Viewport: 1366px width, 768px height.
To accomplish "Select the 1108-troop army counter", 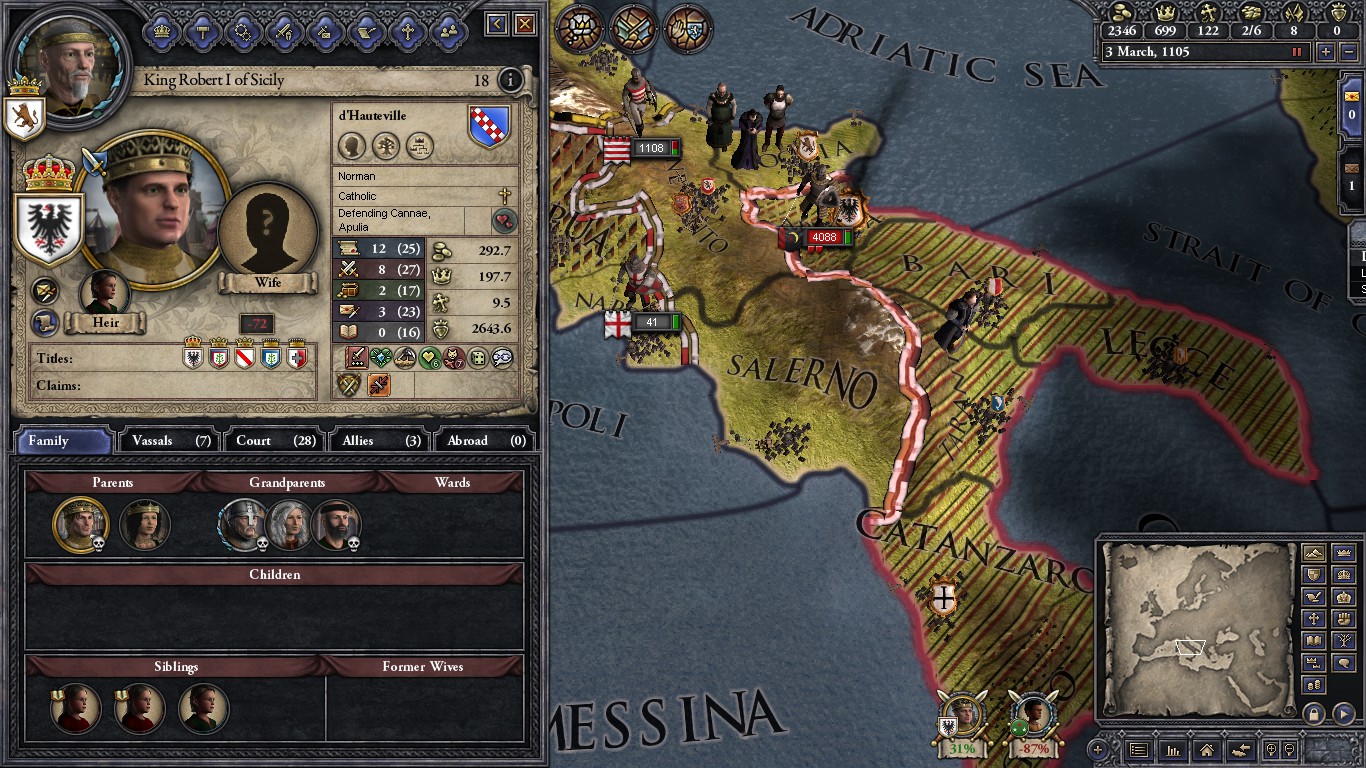I will point(651,149).
